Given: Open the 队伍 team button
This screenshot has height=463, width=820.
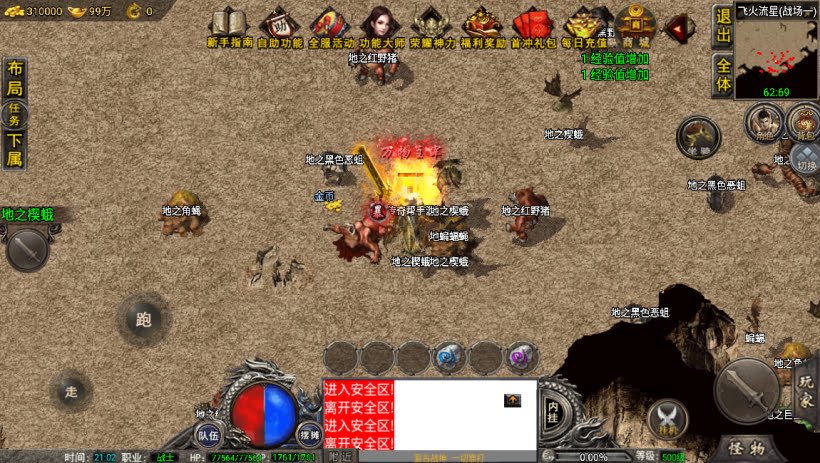Looking at the screenshot, I should (x=208, y=433).
